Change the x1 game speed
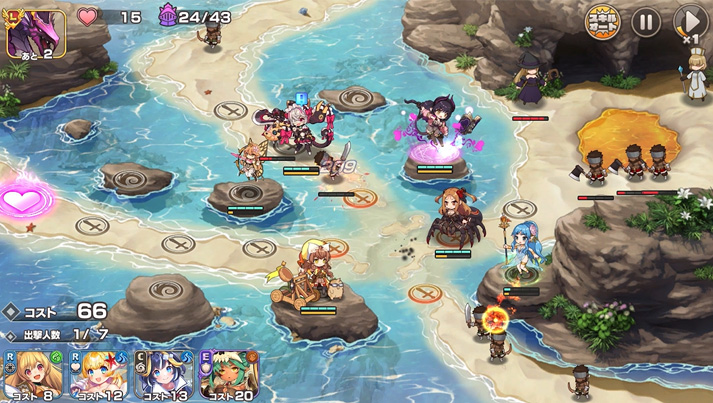 pyautogui.click(x=690, y=22)
